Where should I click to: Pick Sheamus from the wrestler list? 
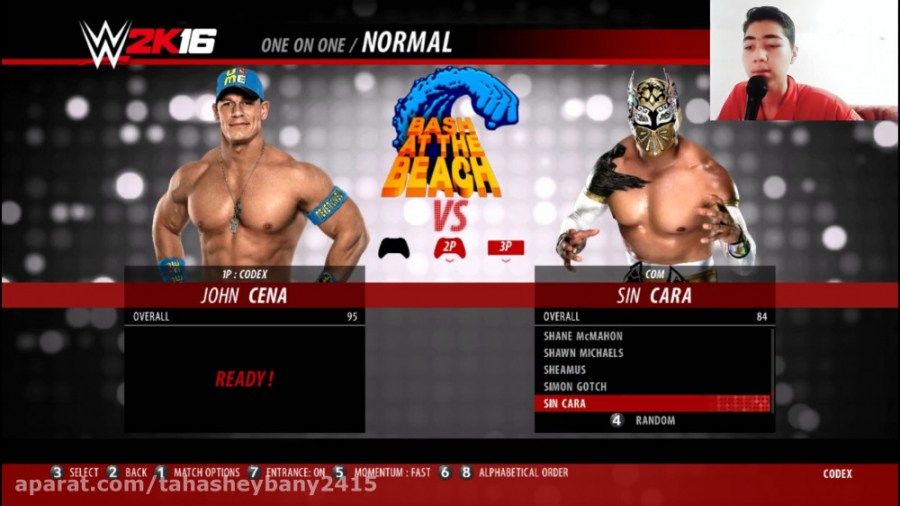[x=572, y=370]
